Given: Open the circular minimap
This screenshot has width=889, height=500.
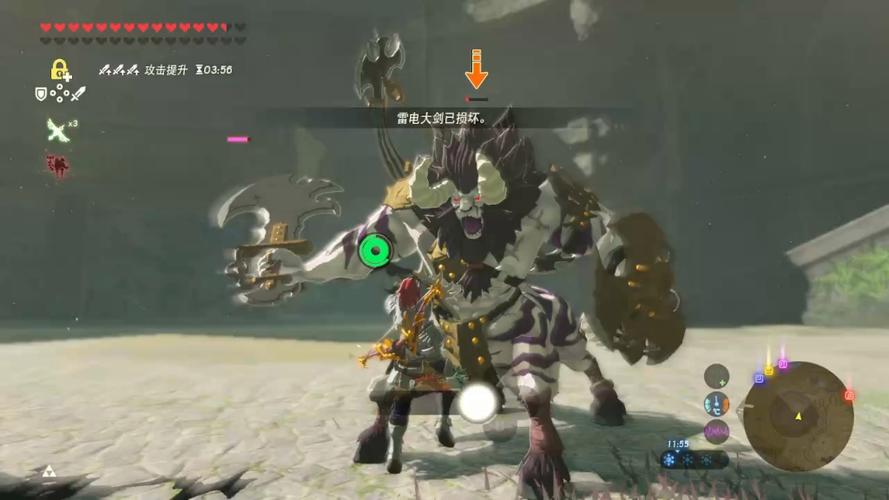Looking at the screenshot, I should [798, 415].
